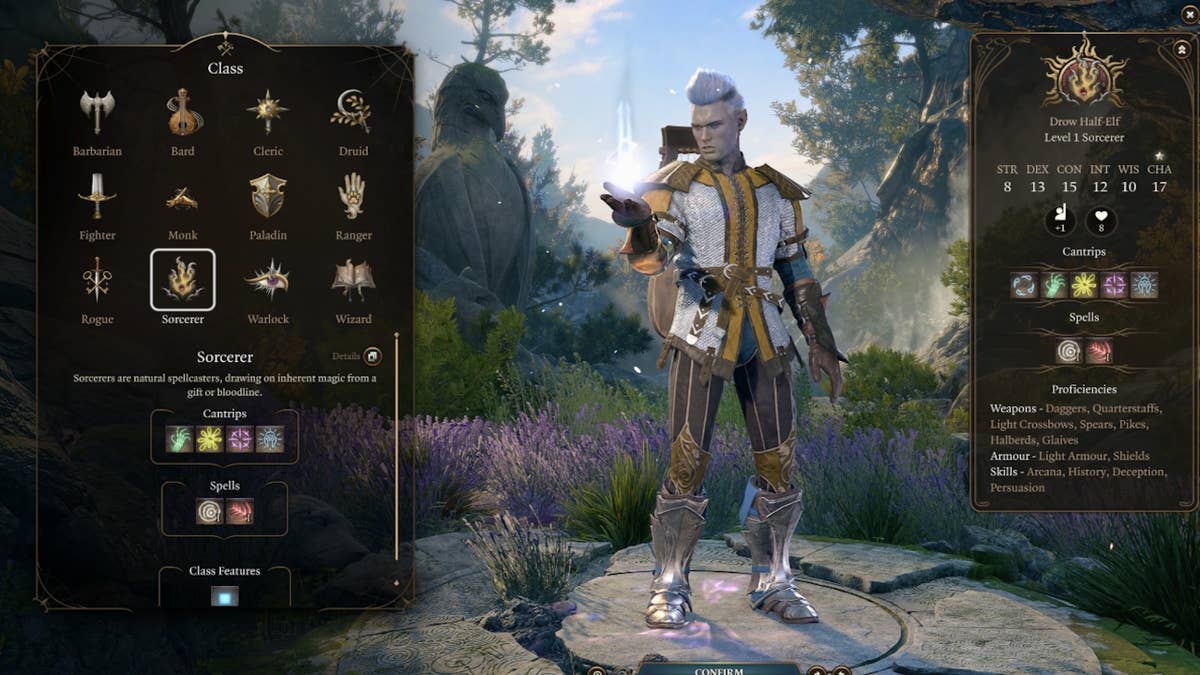Viewport: 1200px width, 675px height.
Task: Select the Druid class
Action: pyautogui.click(x=352, y=113)
